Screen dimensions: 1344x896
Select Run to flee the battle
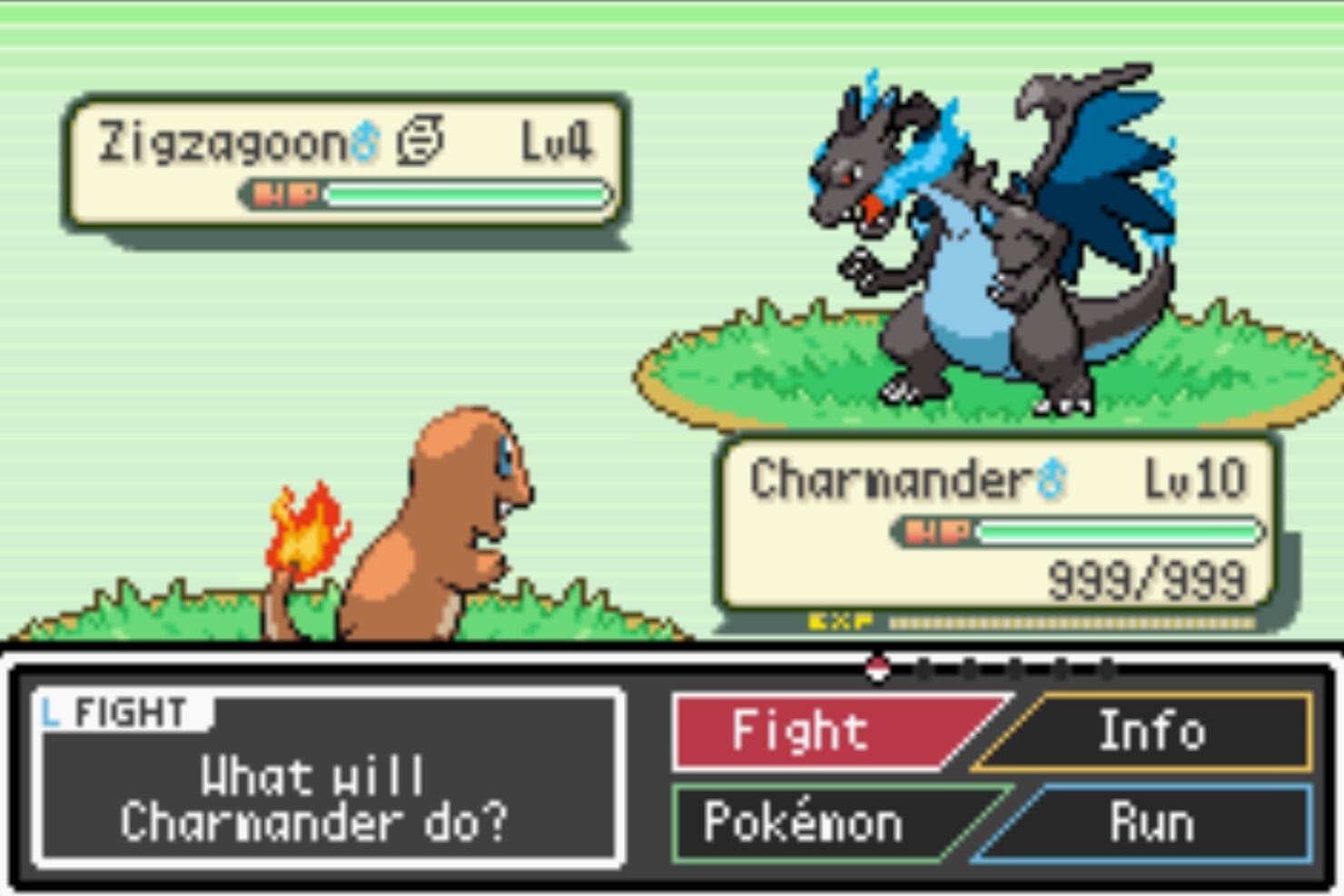(x=1151, y=822)
